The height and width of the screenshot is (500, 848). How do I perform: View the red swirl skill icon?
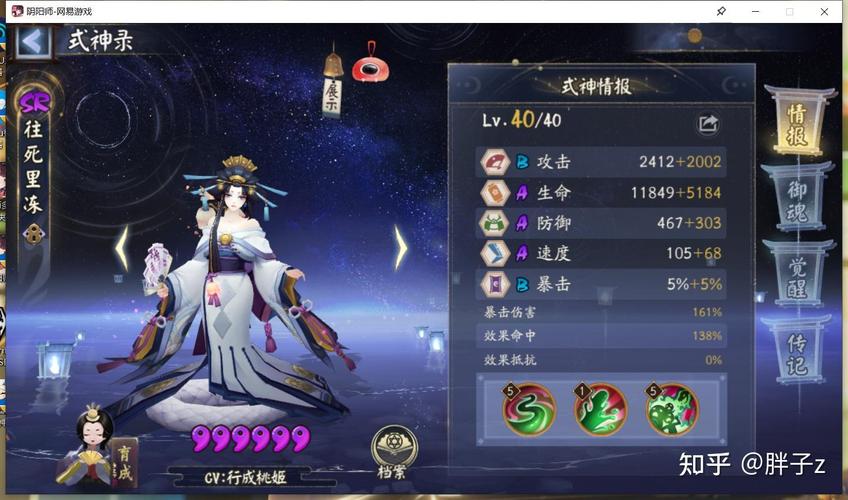click(529, 409)
